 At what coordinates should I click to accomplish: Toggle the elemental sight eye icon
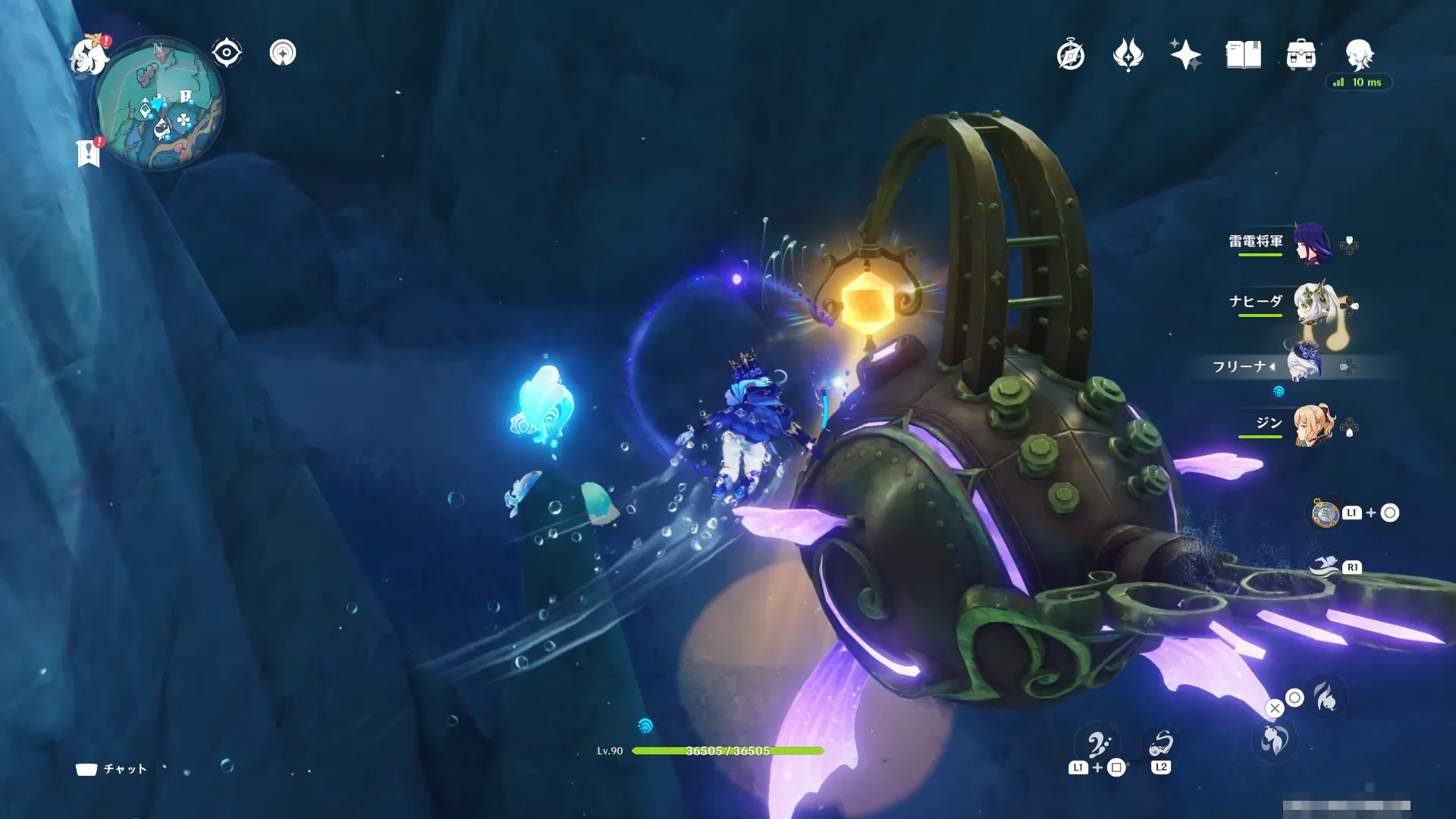227,53
